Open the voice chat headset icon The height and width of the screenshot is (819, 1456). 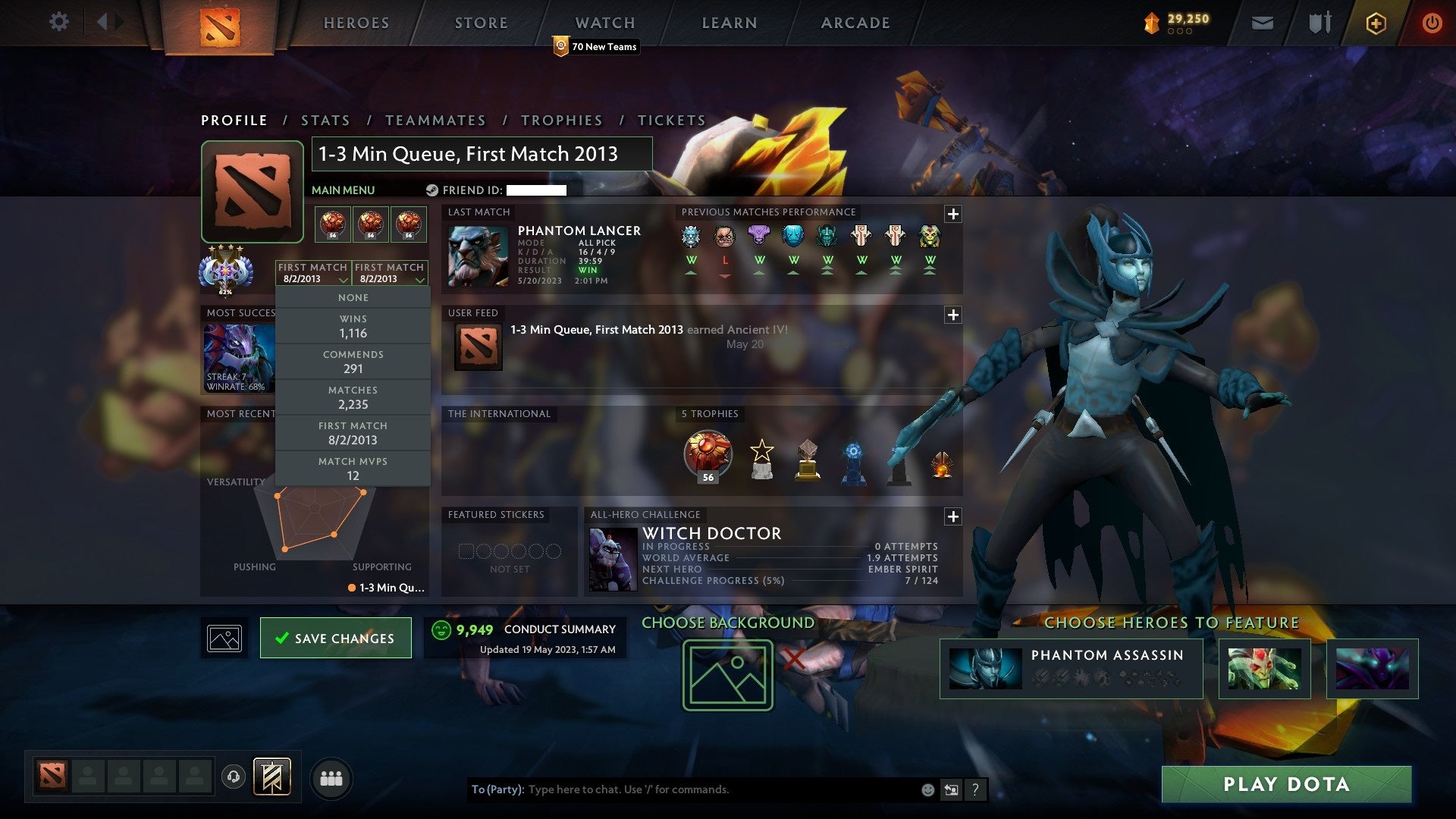[x=232, y=777]
